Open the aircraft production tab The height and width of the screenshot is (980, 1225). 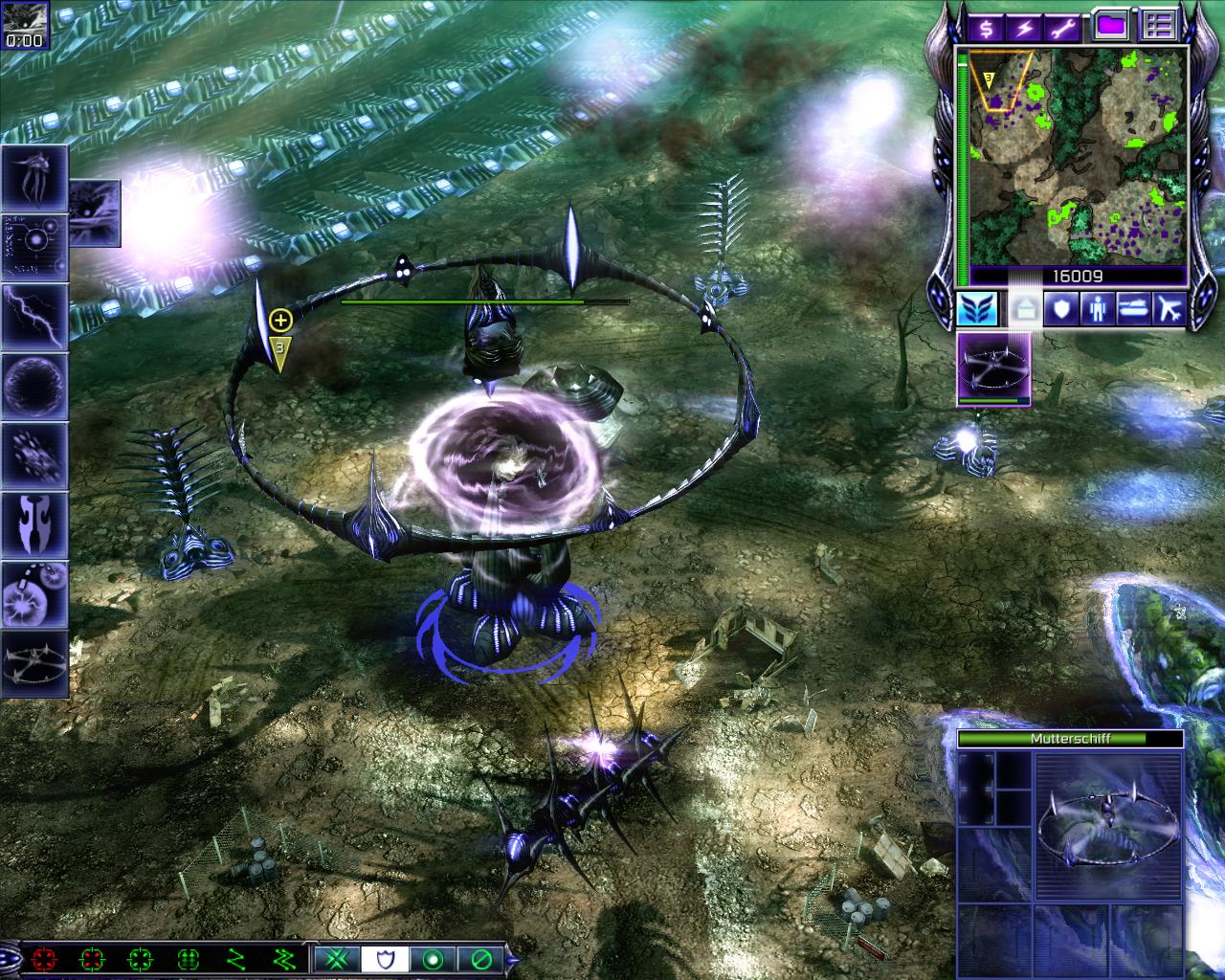pyautogui.click(x=1169, y=309)
